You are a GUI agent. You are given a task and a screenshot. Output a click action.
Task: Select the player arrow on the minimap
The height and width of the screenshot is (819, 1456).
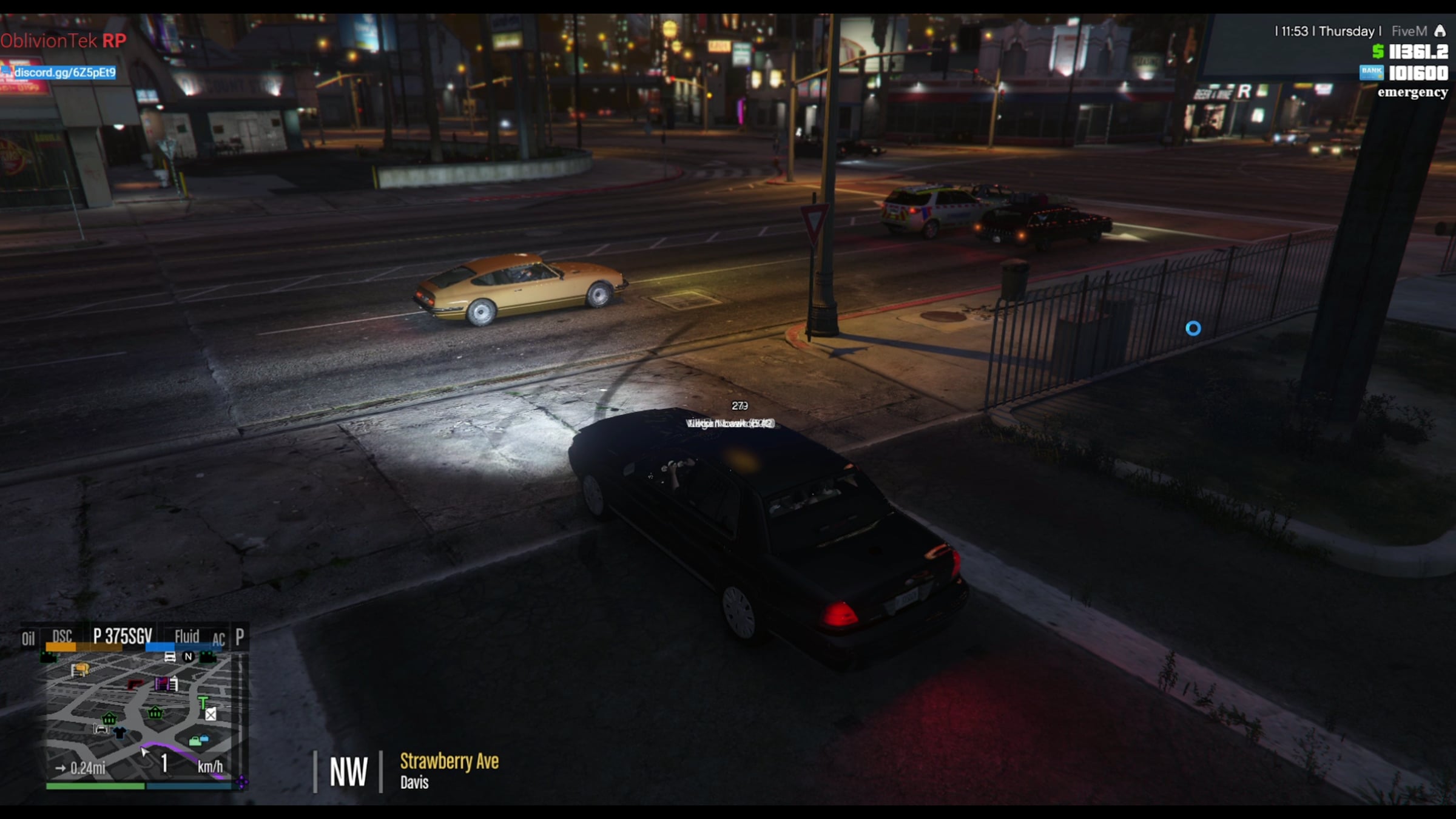coord(144,752)
